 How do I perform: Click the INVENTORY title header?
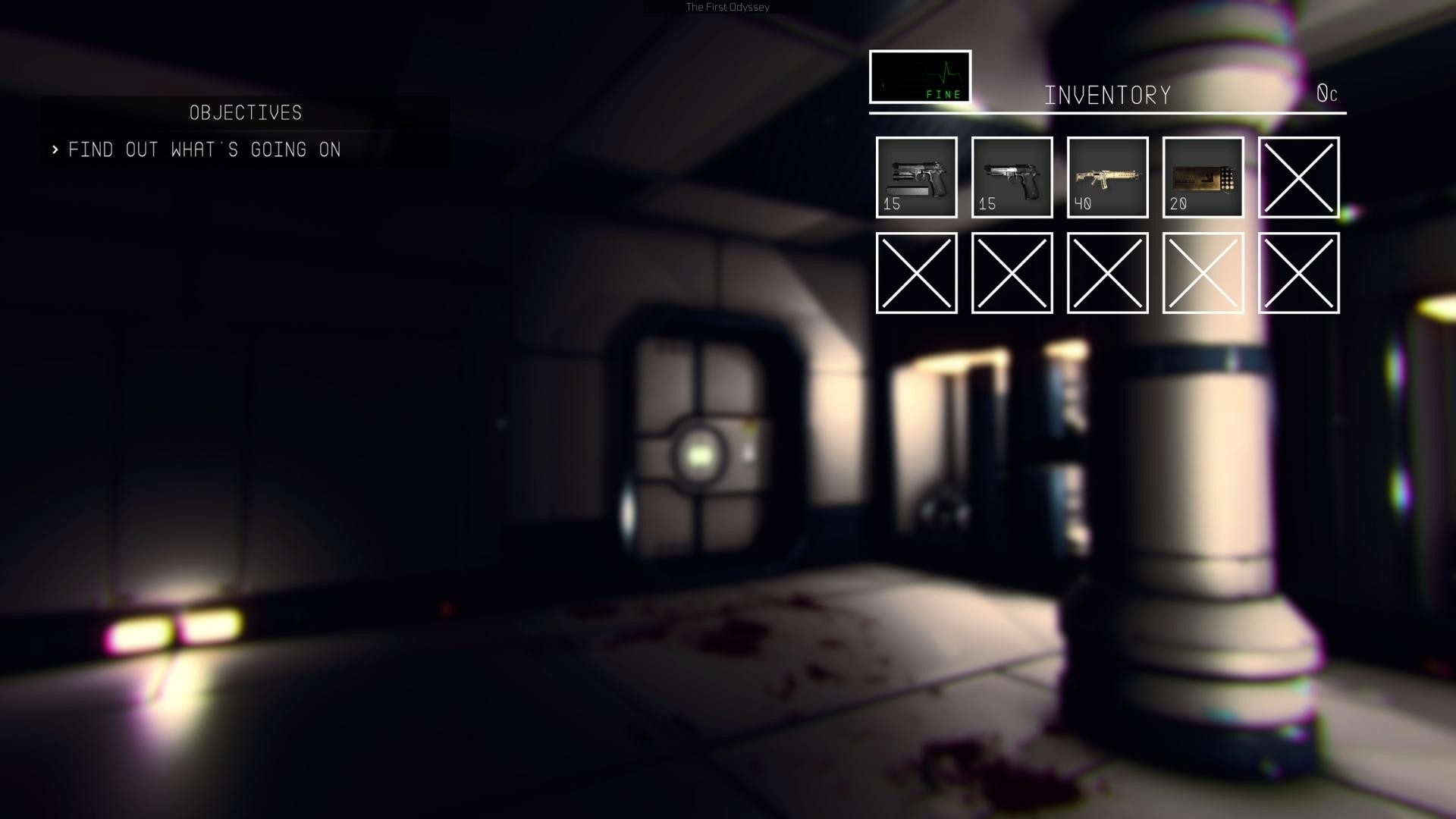click(1108, 94)
